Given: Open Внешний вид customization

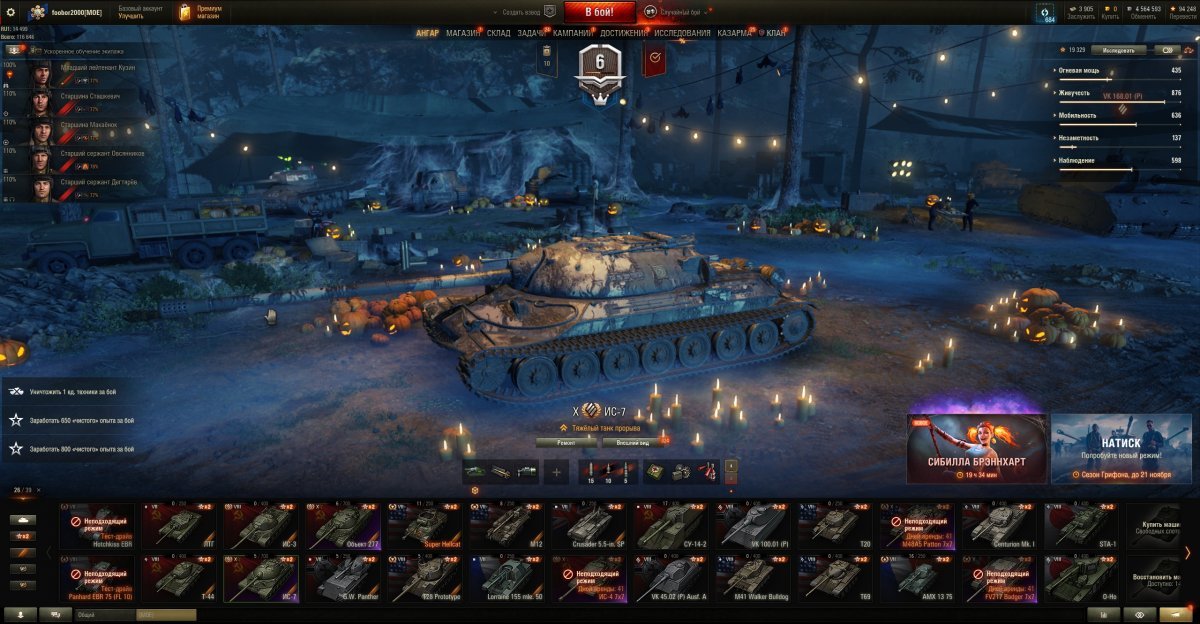Looking at the screenshot, I should (x=633, y=441).
